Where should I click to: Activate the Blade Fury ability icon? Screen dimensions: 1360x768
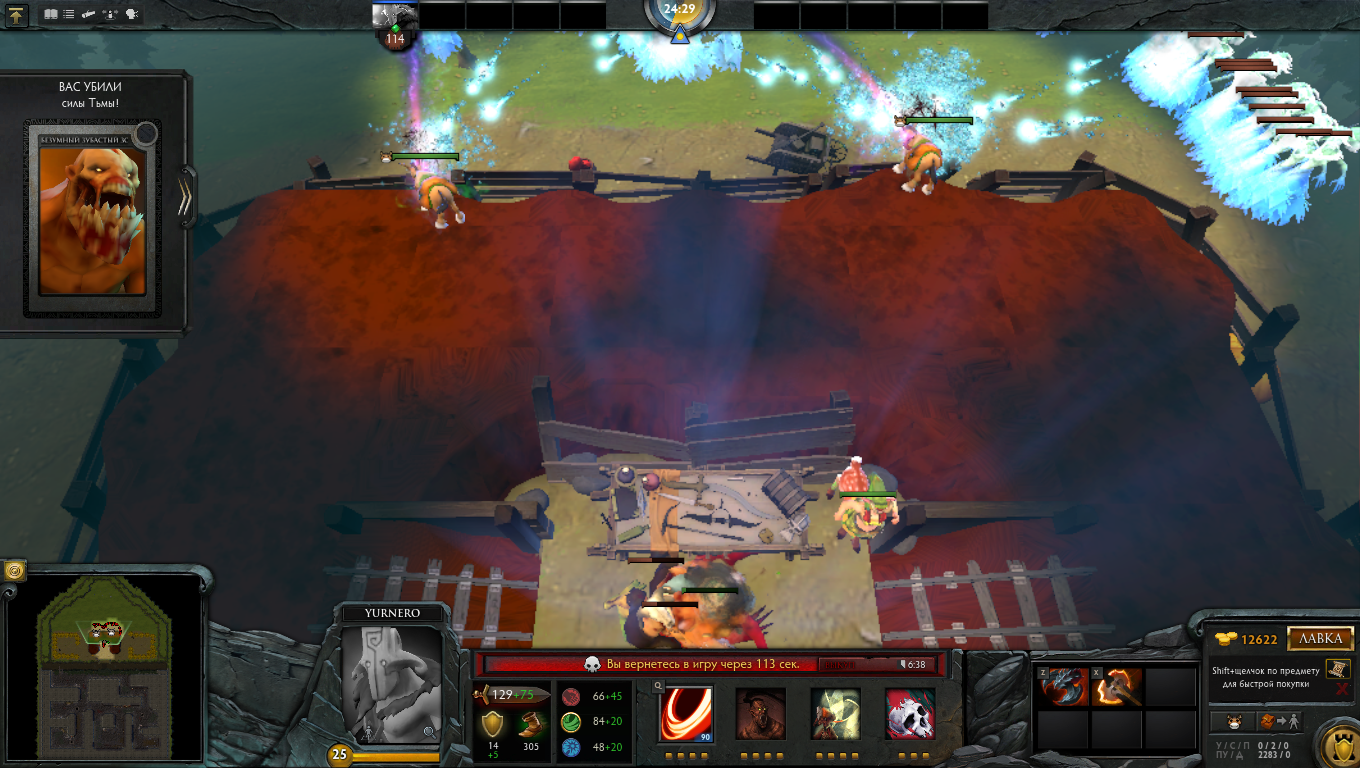pyautogui.click(x=686, y=714)
